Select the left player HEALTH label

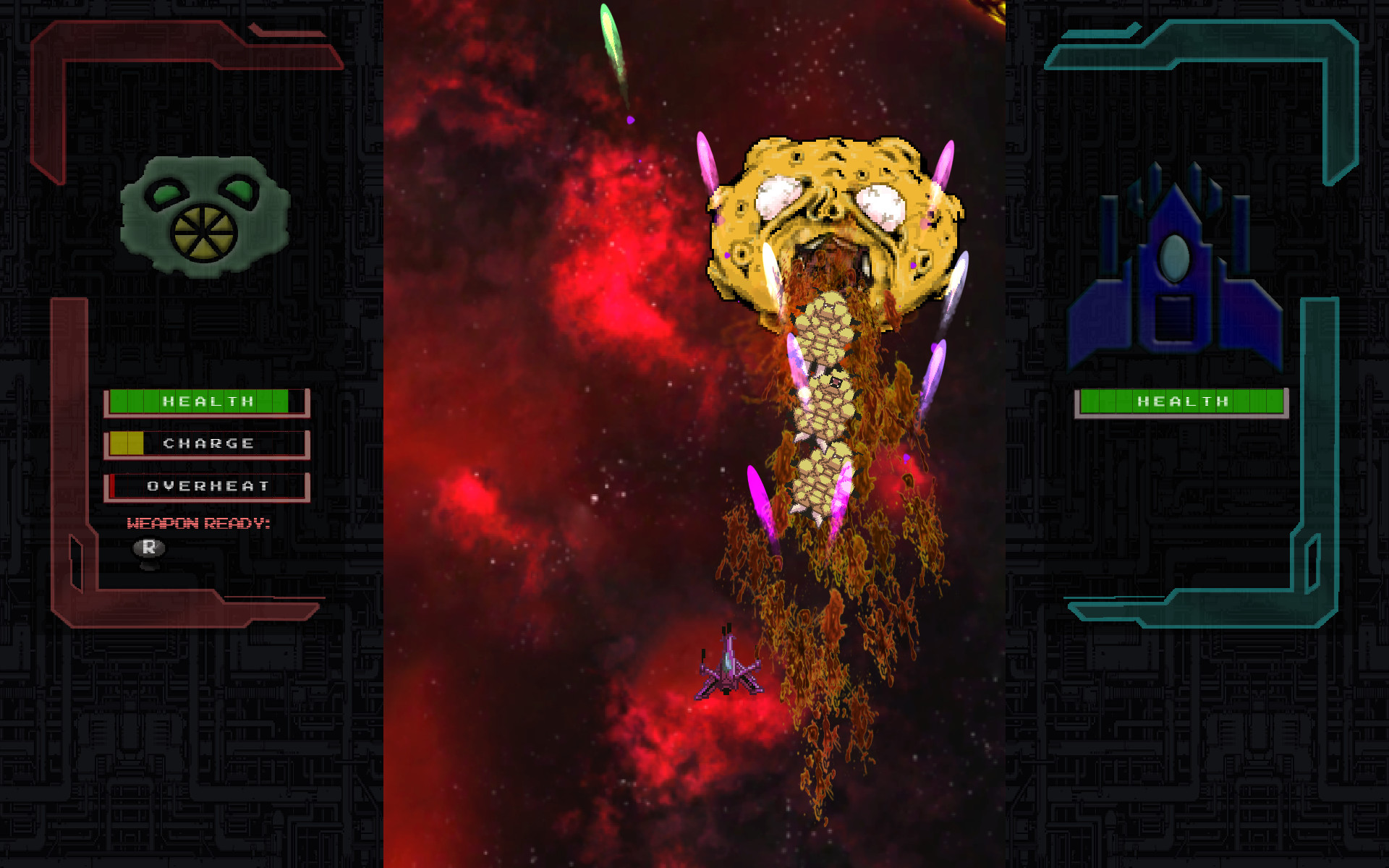[206, 400]
